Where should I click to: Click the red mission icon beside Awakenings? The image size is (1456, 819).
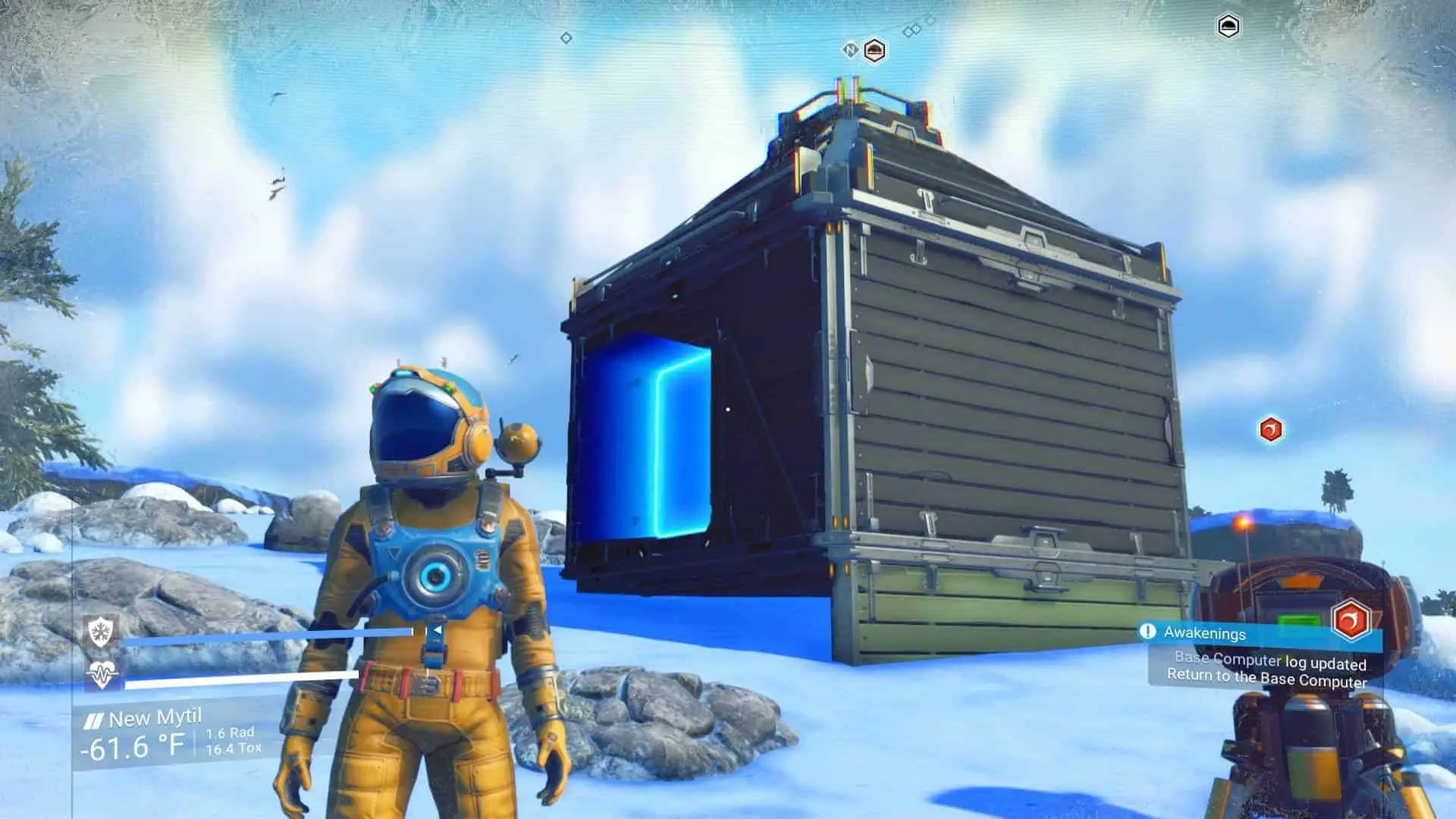tap(1351, 620)
